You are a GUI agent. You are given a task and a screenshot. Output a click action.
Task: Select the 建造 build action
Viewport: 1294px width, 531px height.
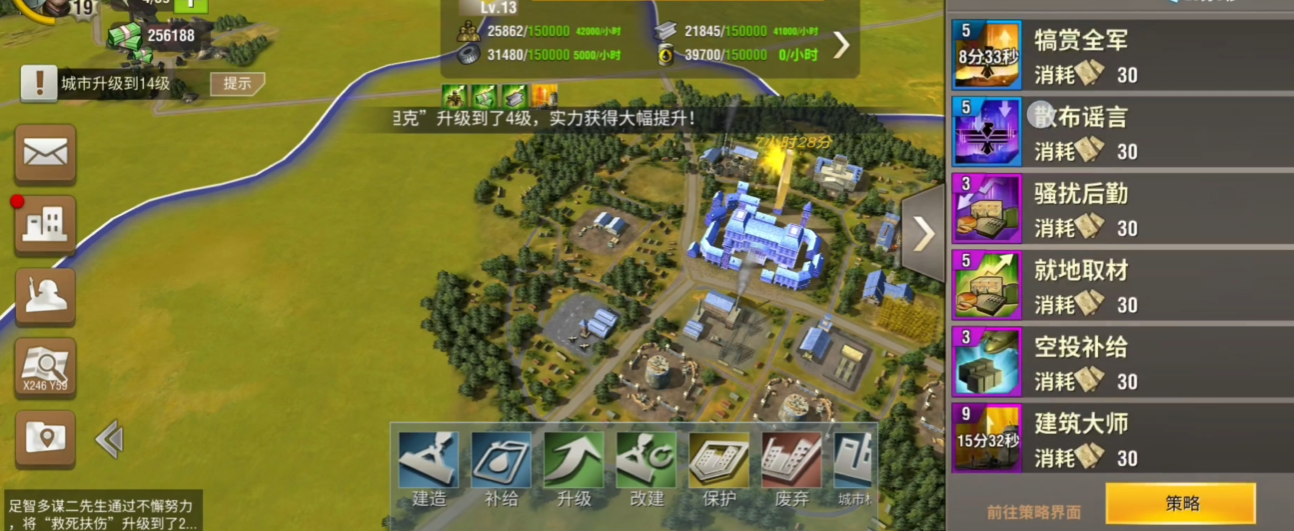coord(429,468)
